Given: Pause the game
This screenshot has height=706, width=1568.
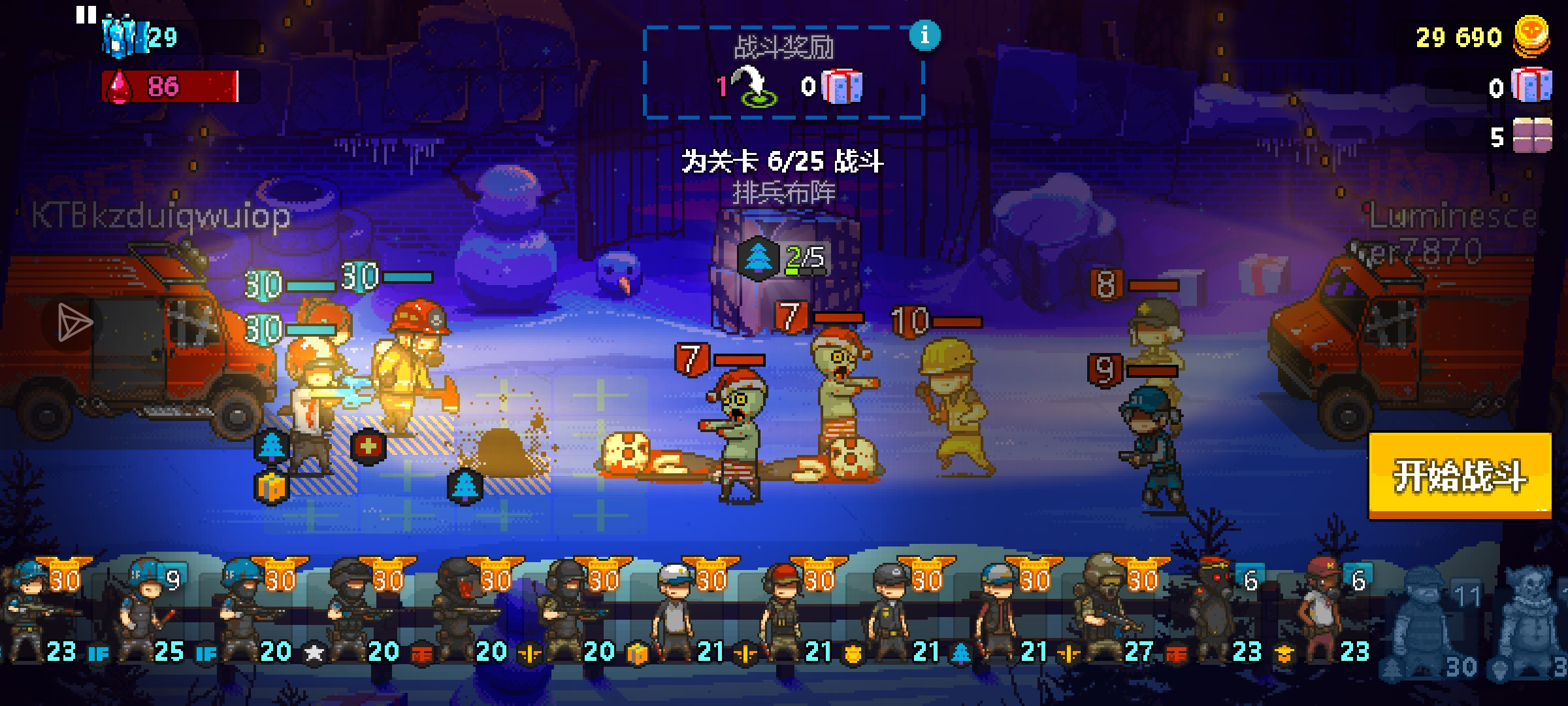Looking at the screenshot, I should click(86, 15).
